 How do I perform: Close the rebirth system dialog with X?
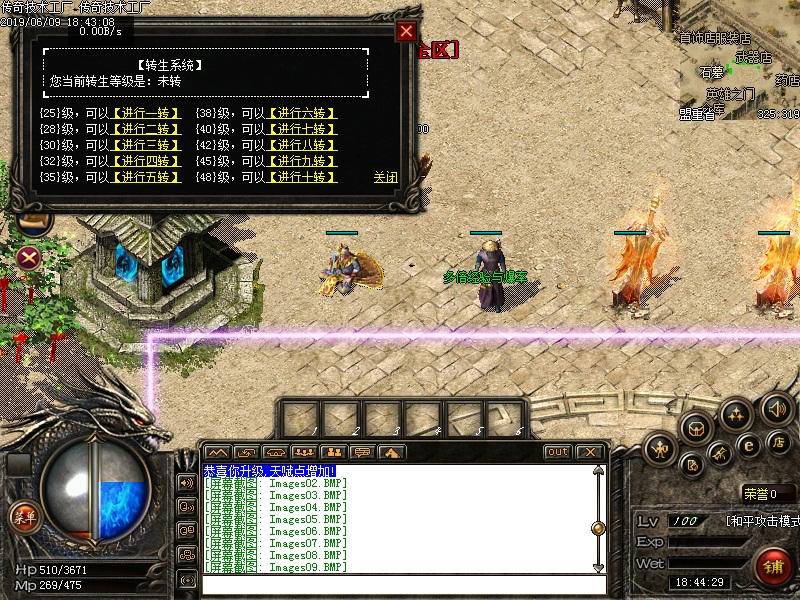pyautogui.click(x=406, y=31)
